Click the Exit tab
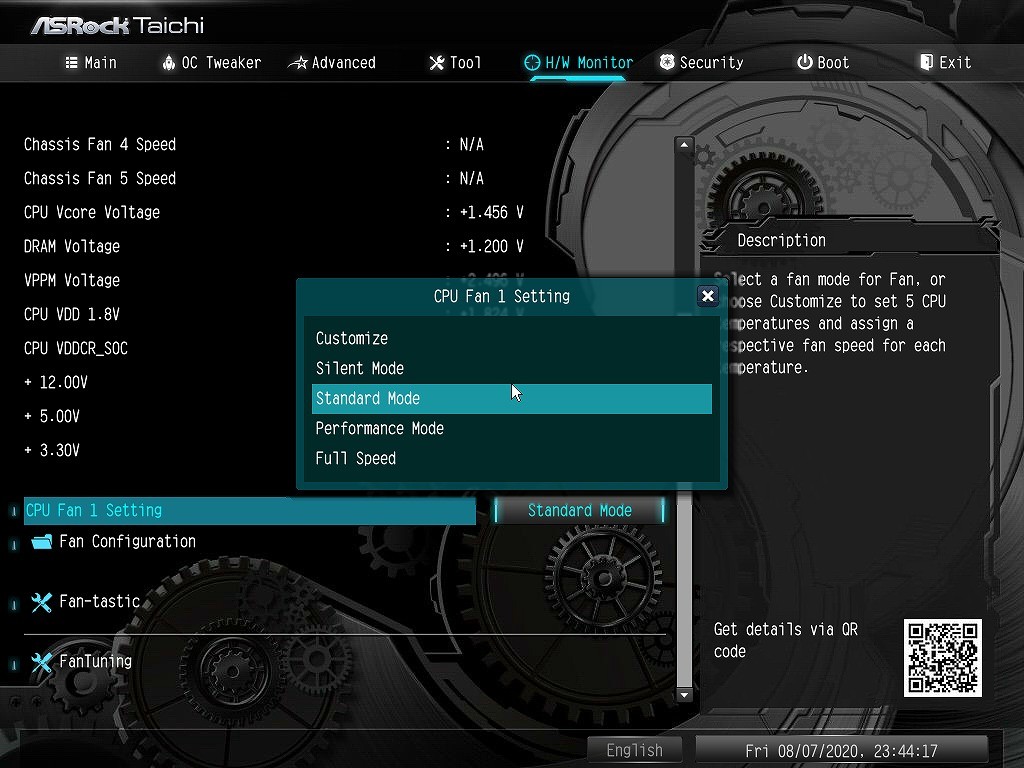The image size is (1024, 768). pos(945,62)
